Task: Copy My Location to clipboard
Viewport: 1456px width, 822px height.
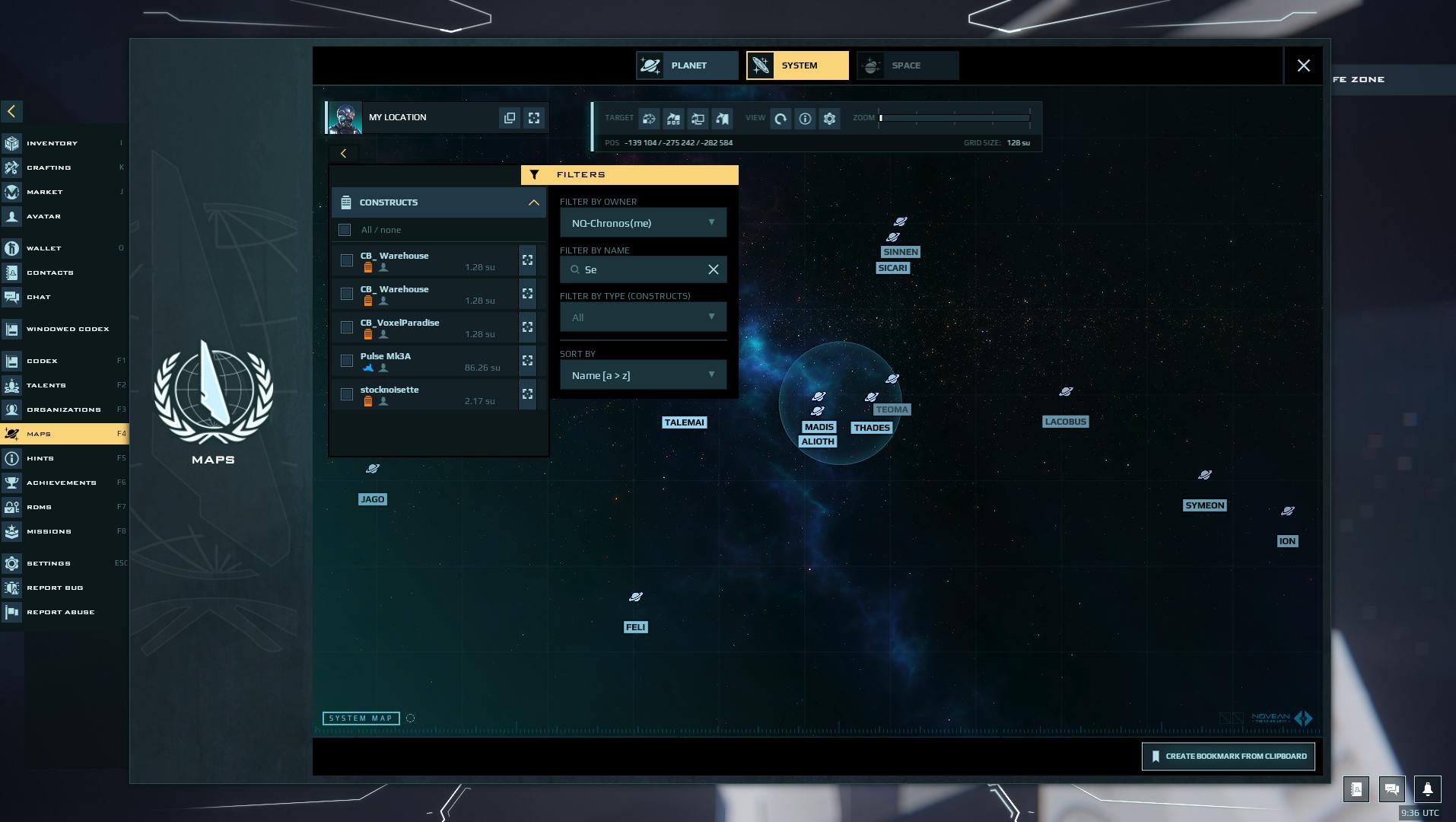Action: pyautogui.click(x=510, y=117)
